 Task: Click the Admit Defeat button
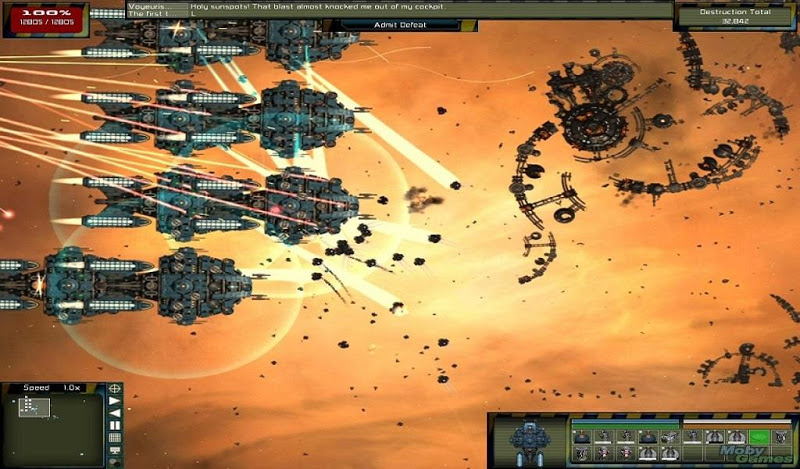click(x=398, y=23)
